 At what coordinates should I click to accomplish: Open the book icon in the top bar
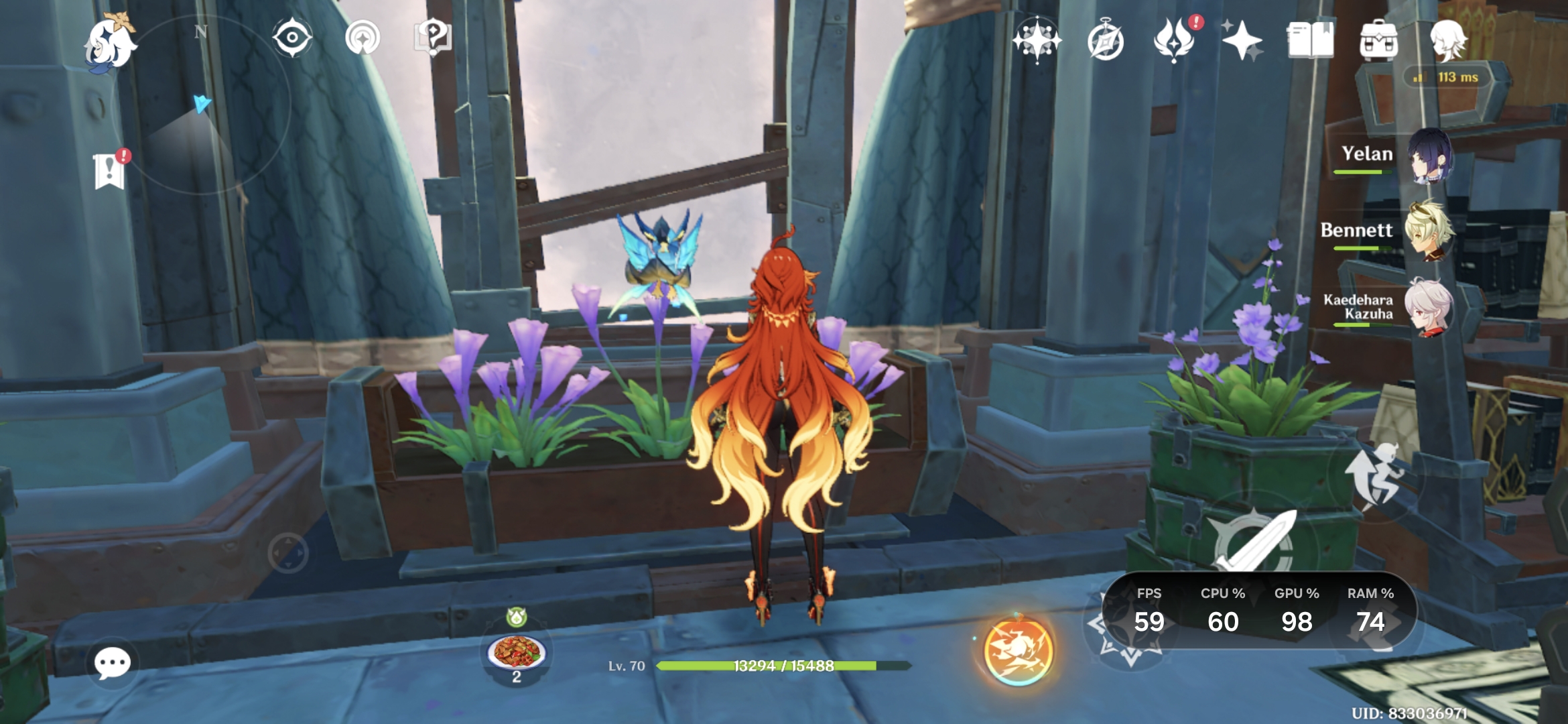(1310, 40)
